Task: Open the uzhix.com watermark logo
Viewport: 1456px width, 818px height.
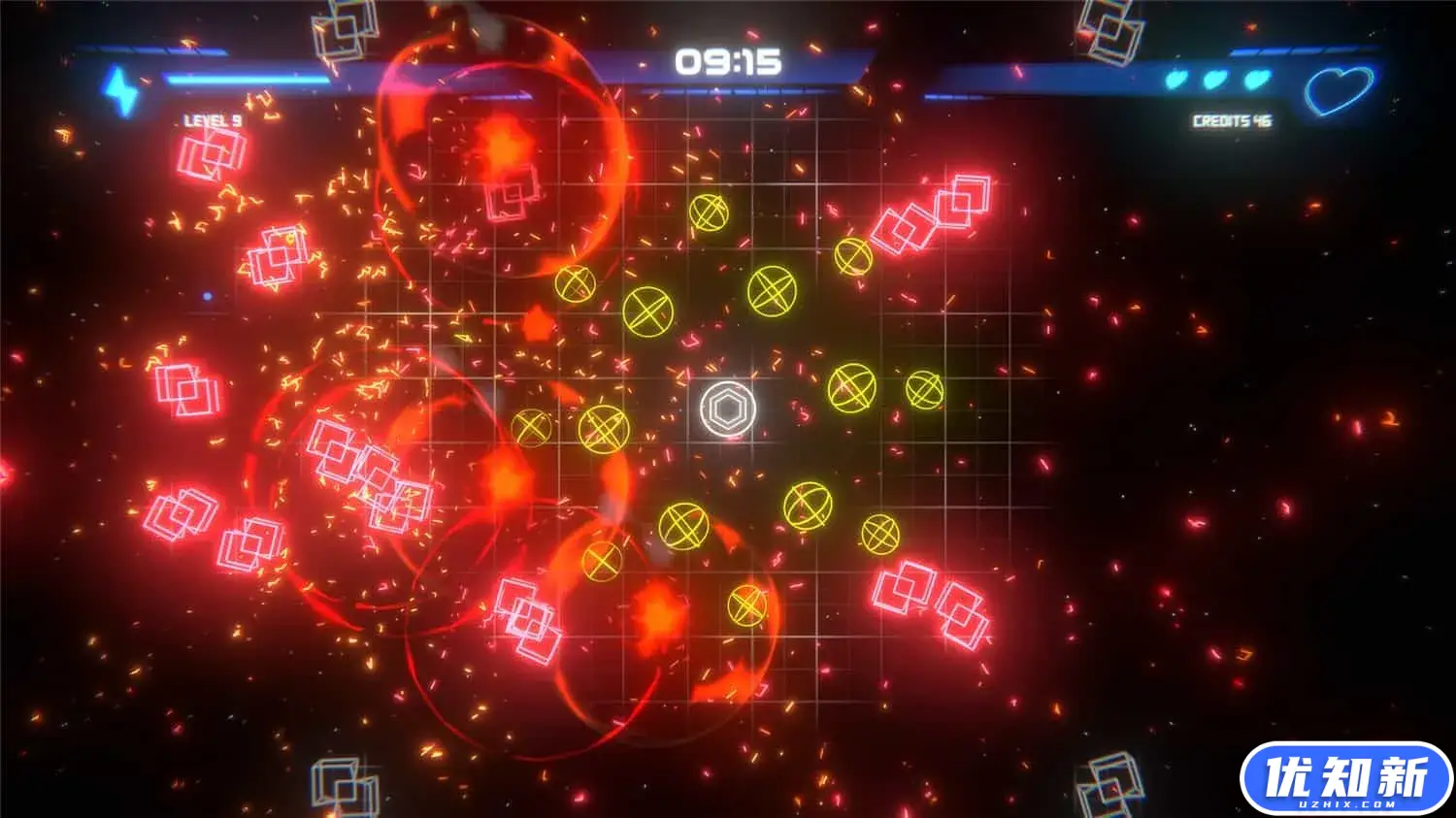Action: [1345, 778]
